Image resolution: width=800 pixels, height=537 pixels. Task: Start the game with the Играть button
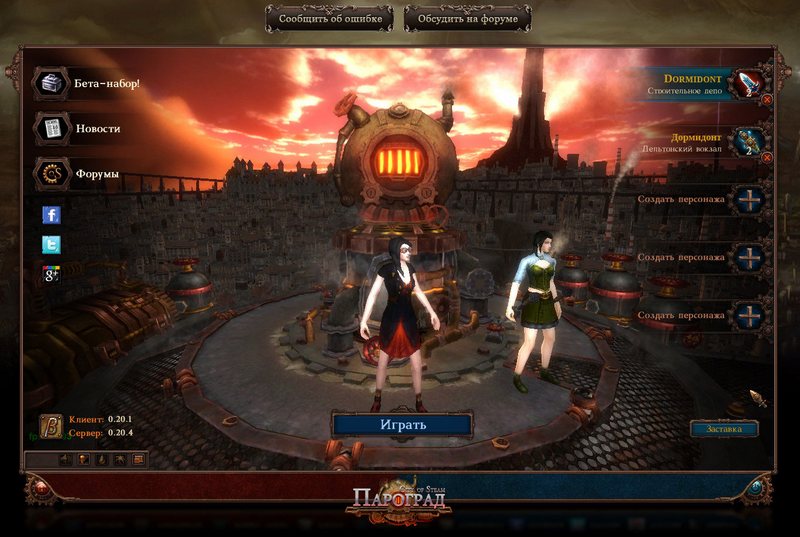[402, 424]
